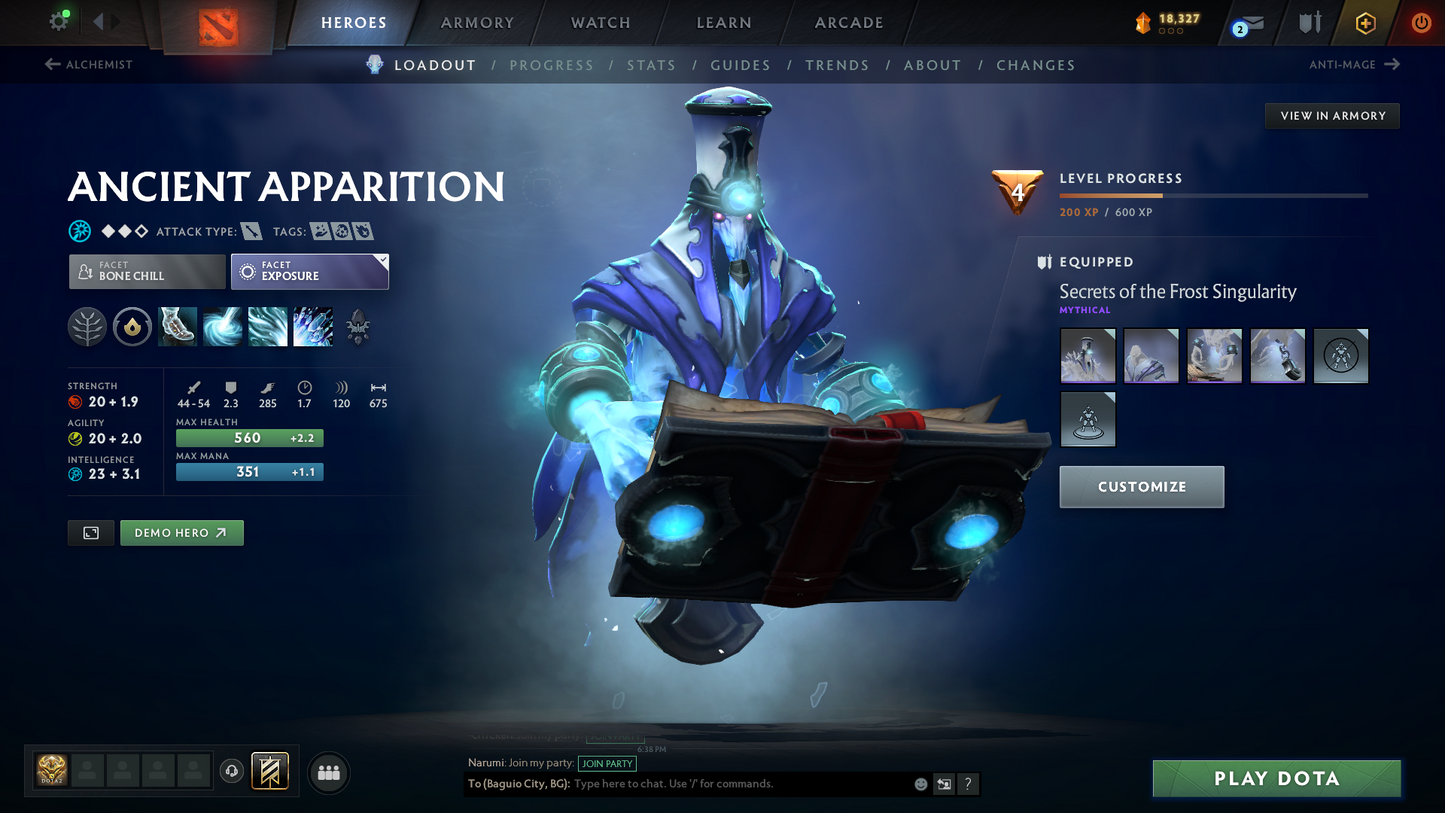The height and width of the screenshot is (813, 1445).
Task: Click the Demo Hero button
Action: click(181, 533)
